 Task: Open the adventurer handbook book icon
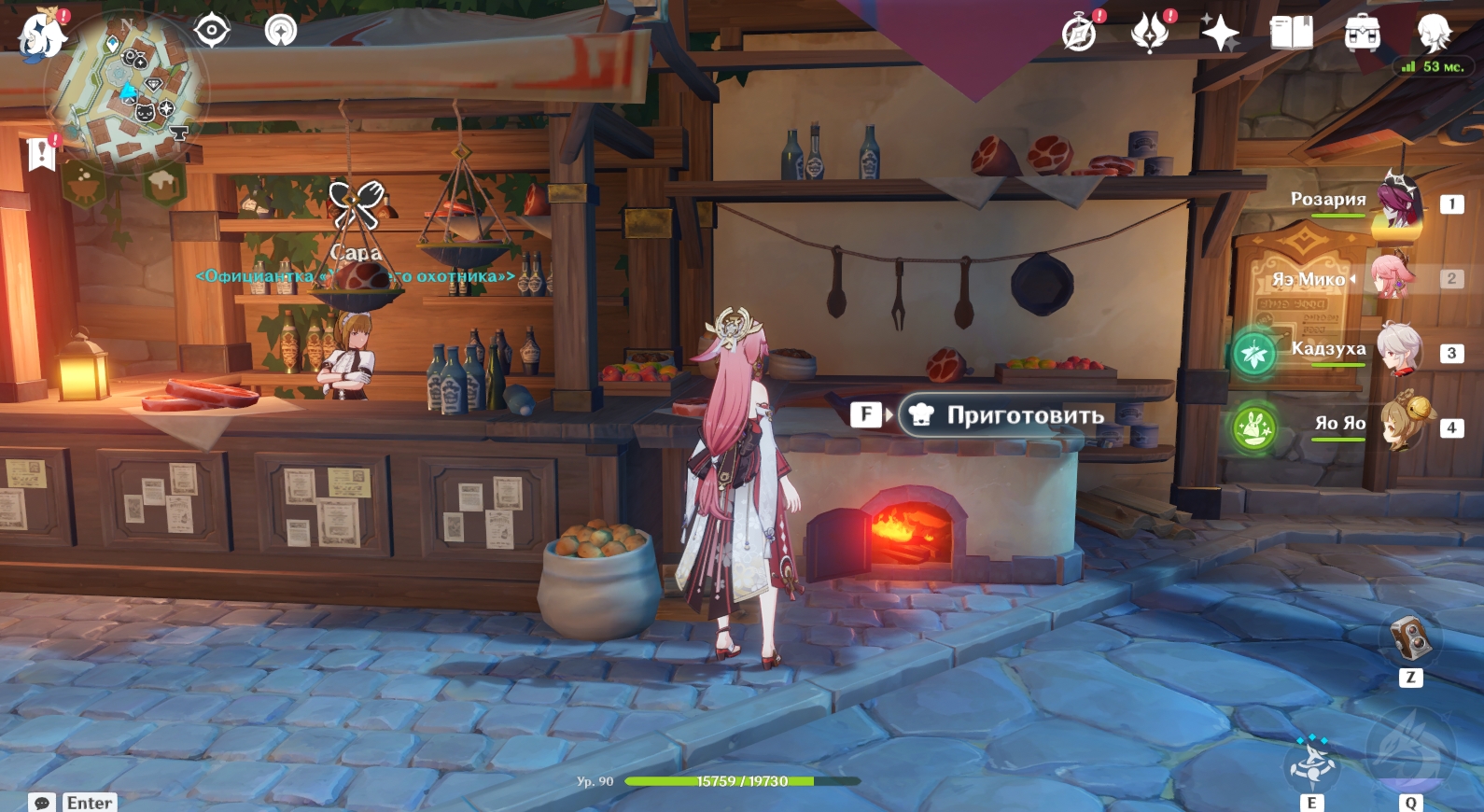point(1291,34)
